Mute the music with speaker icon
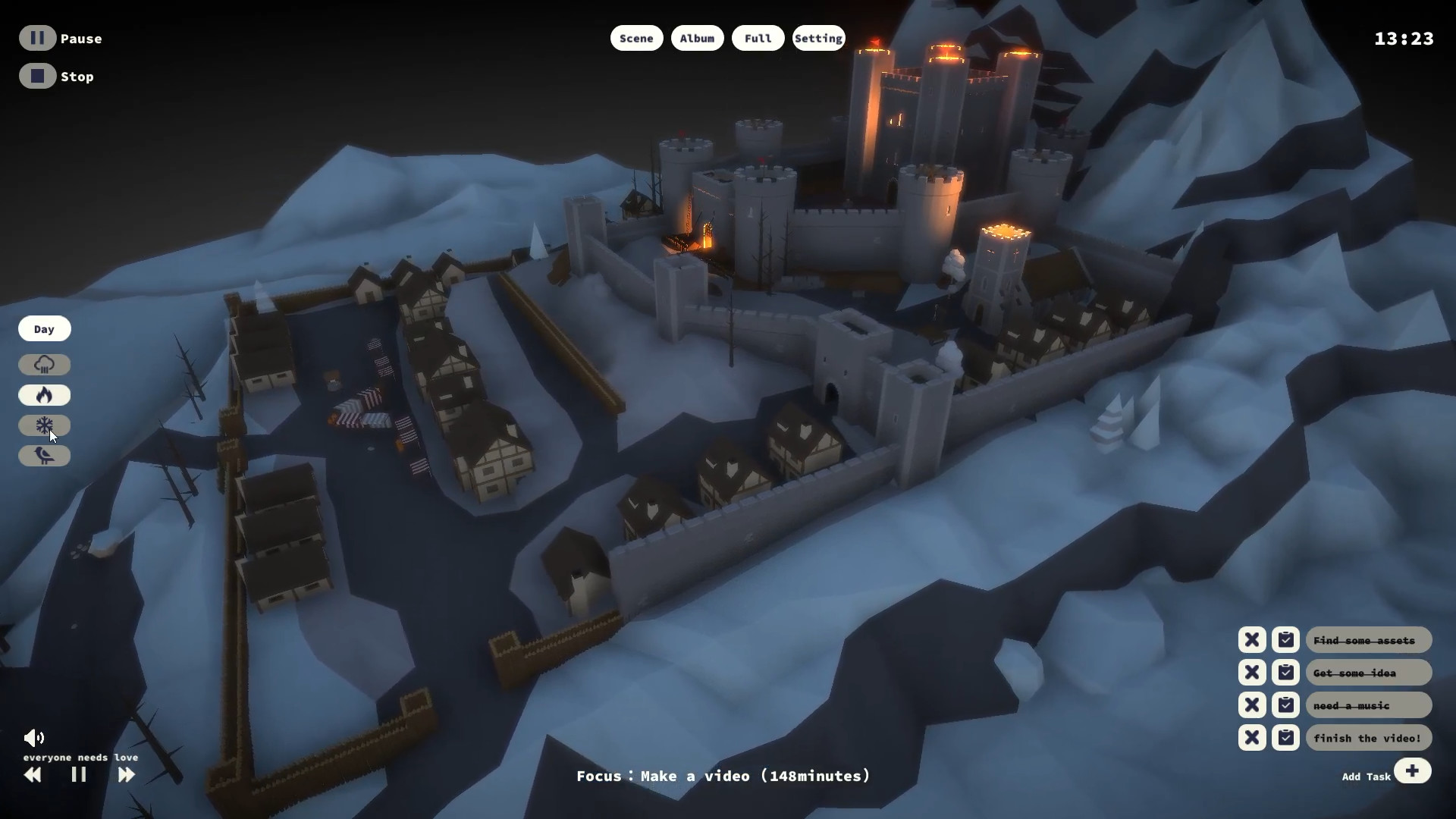 34,738
